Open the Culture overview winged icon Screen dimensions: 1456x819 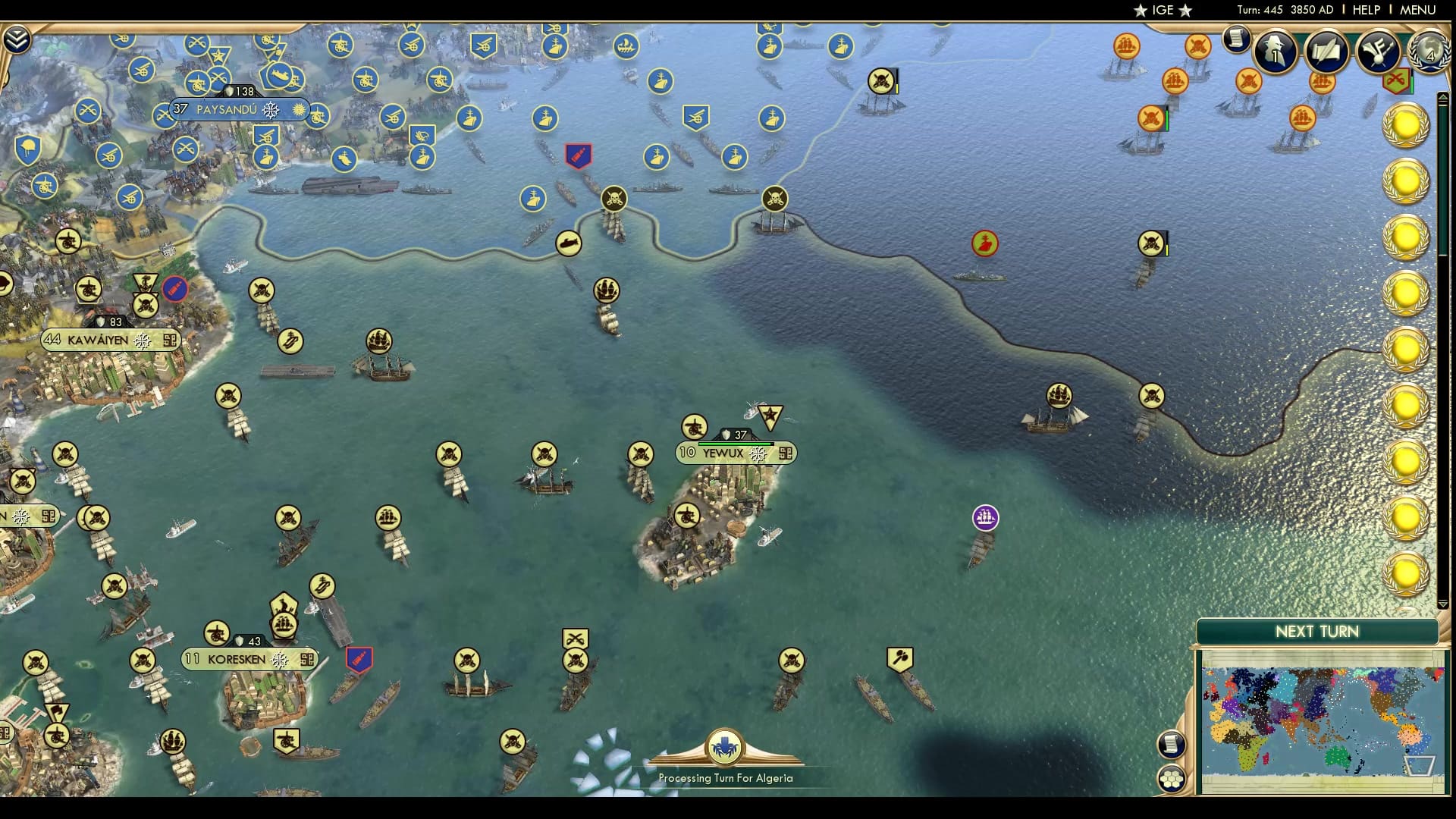[1376, 52]
